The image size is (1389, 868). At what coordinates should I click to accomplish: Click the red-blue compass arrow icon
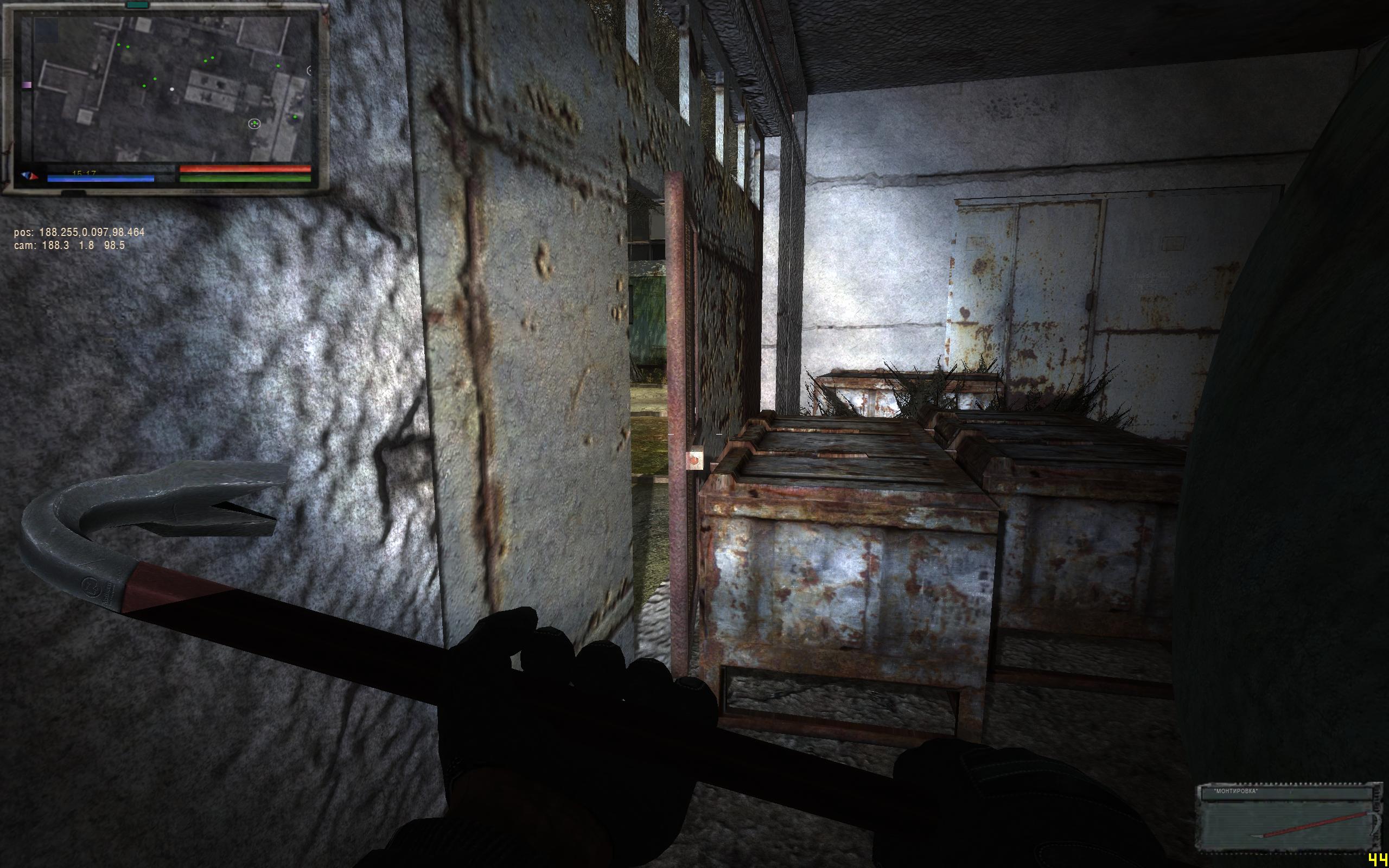point(30,176)
